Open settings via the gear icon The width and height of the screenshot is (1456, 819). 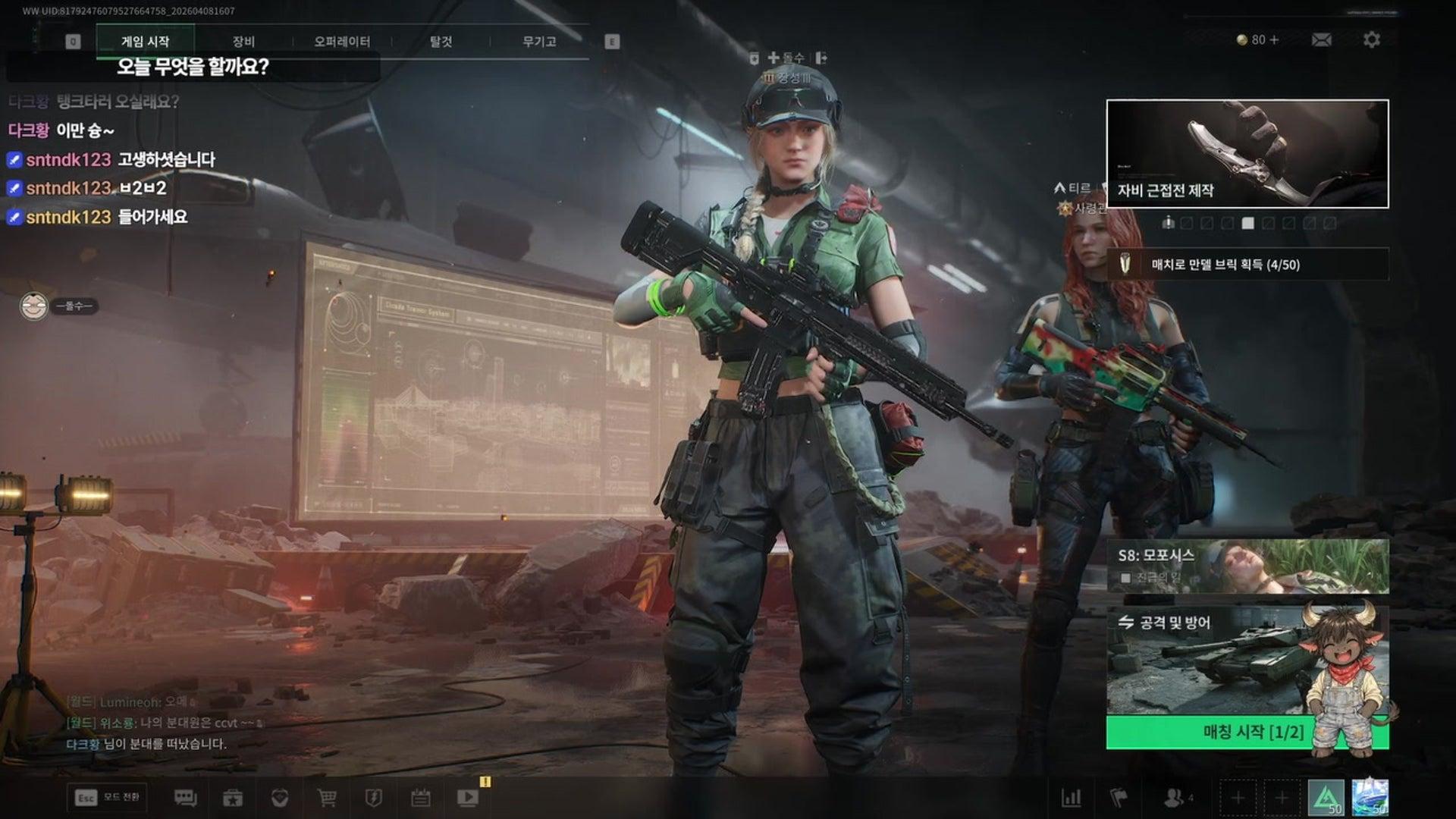point(1371,39)
